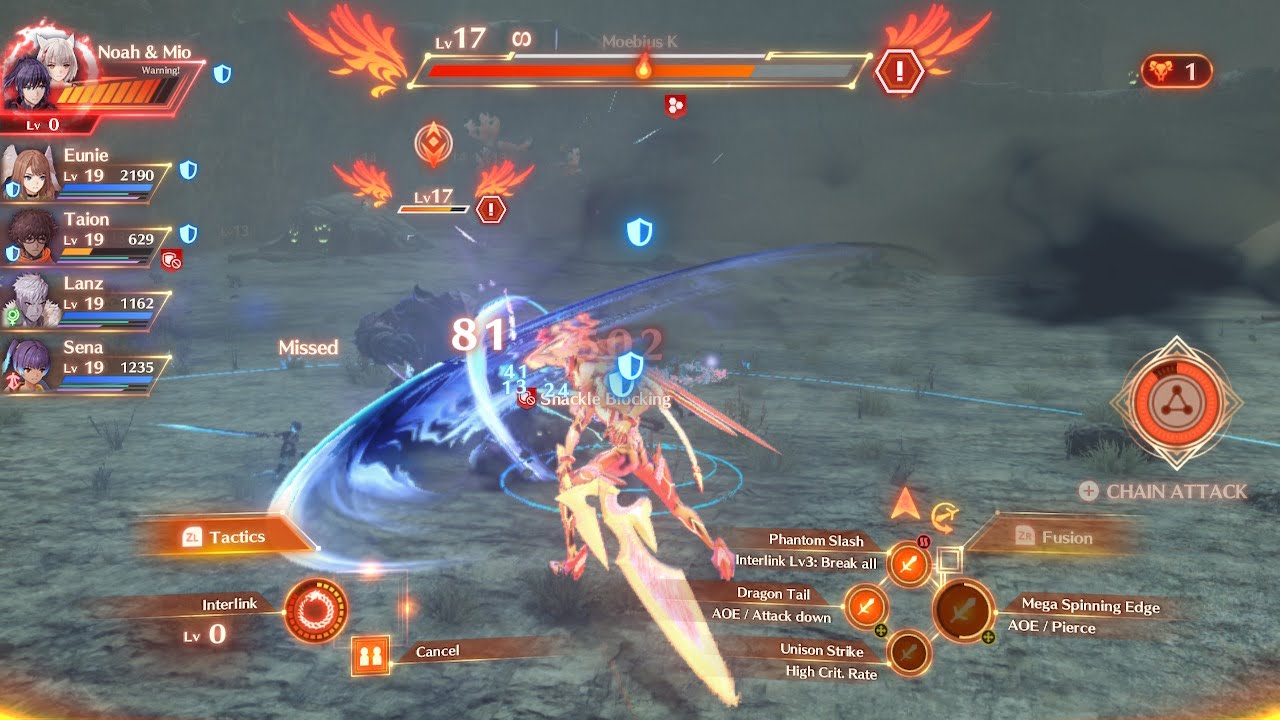Viewport: 1280px width, 720px height.
Task: Click the Interlink circular gauge icon
Action: coord(316,610)
